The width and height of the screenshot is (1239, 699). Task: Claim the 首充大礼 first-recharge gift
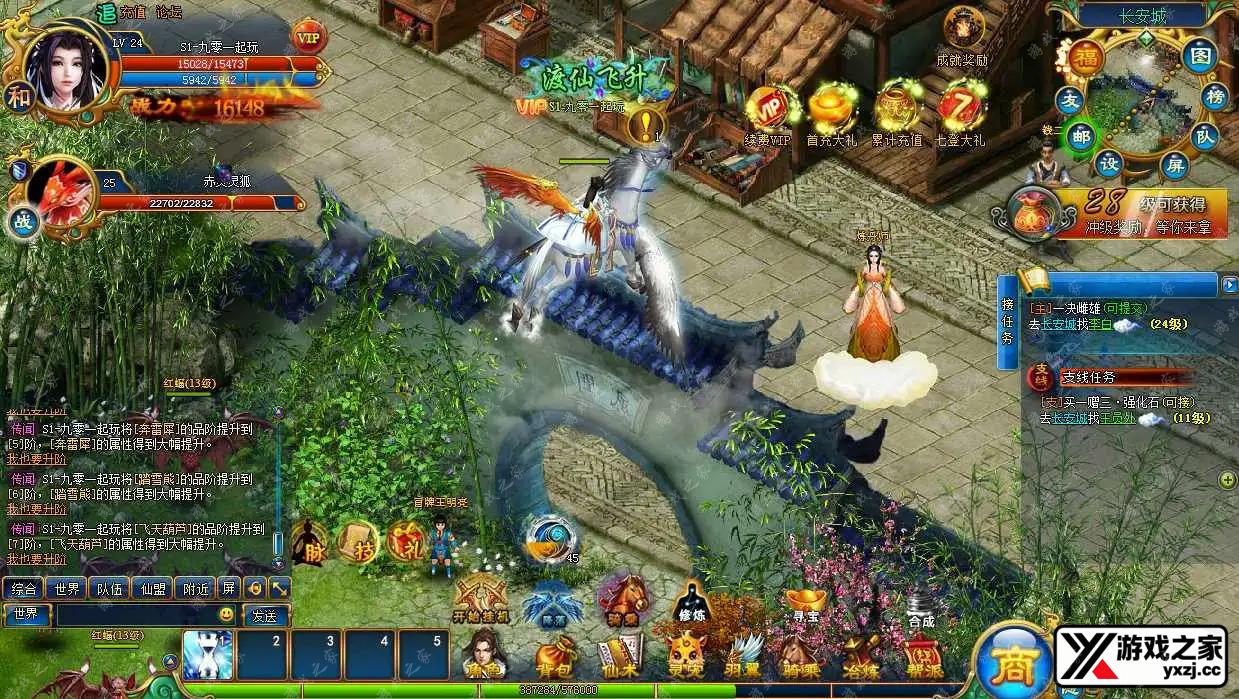coord(832,114)
